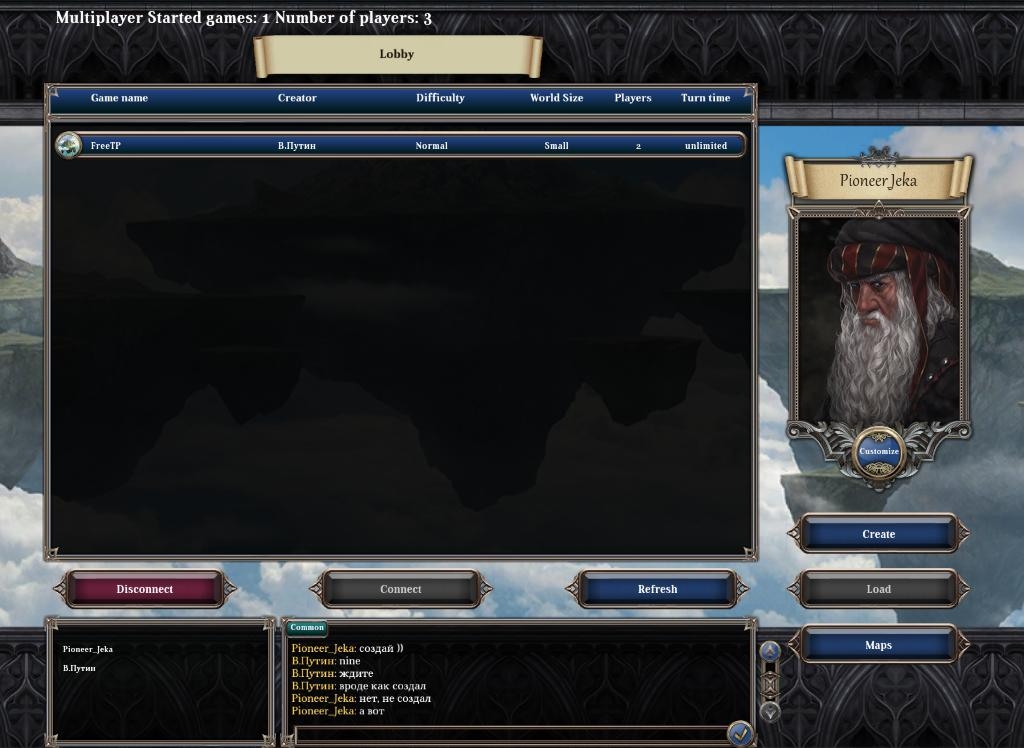Customize the wizard portrait
Screen dimensions: 1024x748
point(879,451)
